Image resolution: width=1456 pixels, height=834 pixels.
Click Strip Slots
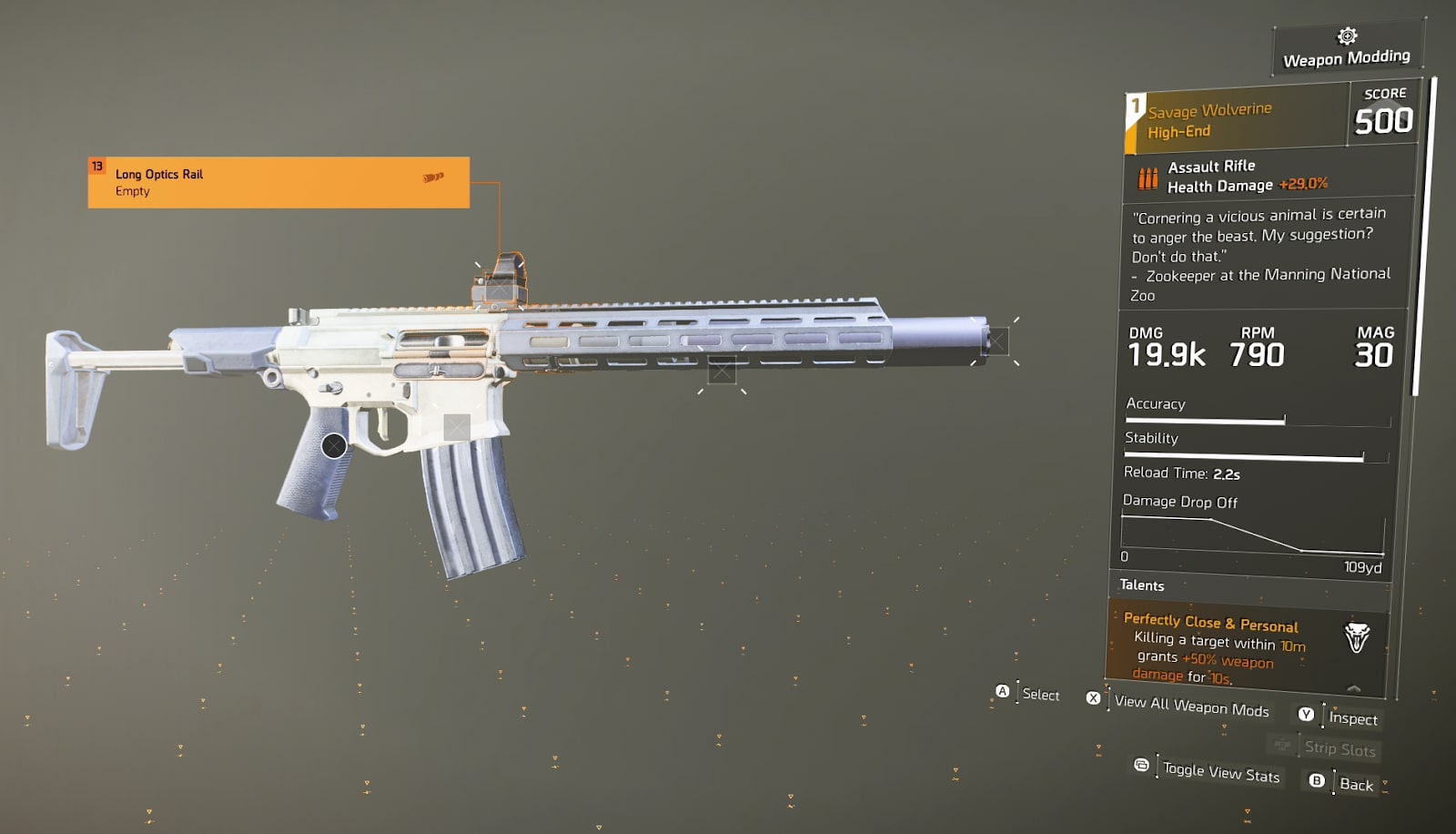[x=1340, y=749]
